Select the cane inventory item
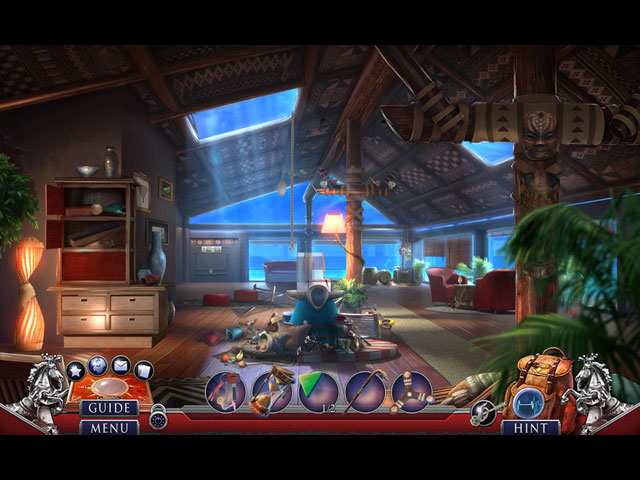This screenshot has width=640, height=480. click(365, 391)
